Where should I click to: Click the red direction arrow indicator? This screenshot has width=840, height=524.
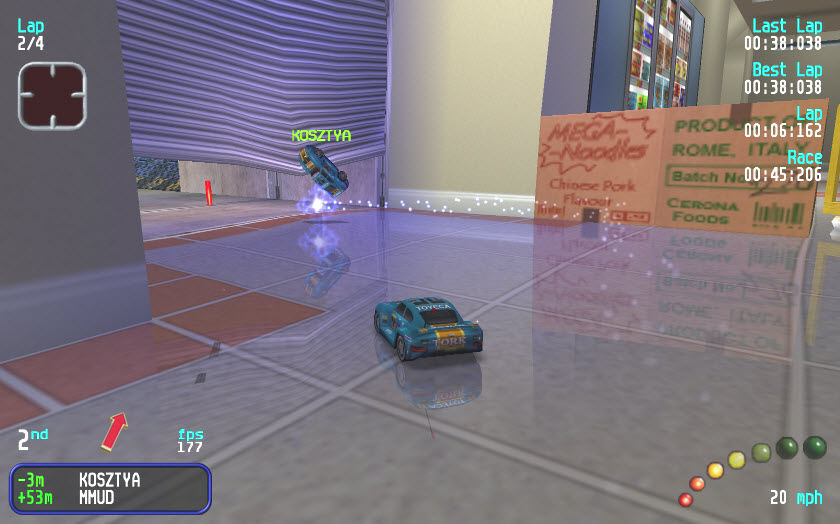114,431
